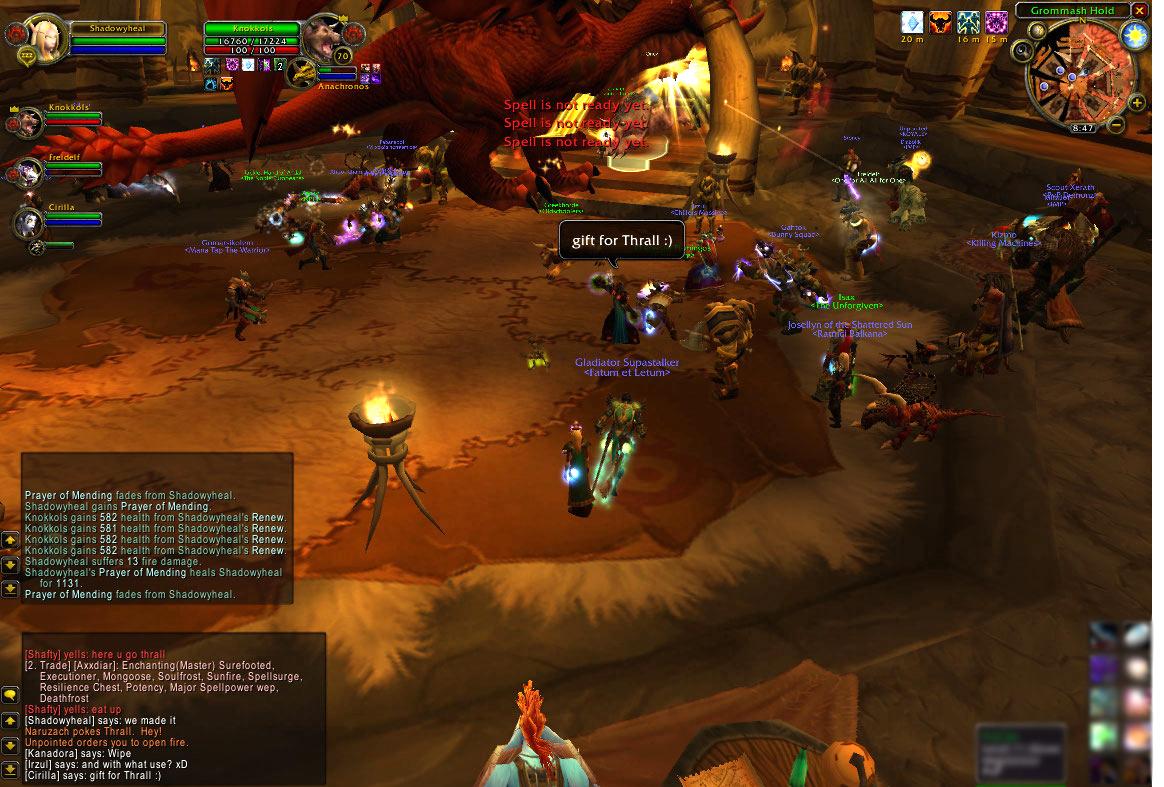Screen dimensions: 1164x787
Task: Toggle the minimap tracking magnifier icon
Action: 1021,51
